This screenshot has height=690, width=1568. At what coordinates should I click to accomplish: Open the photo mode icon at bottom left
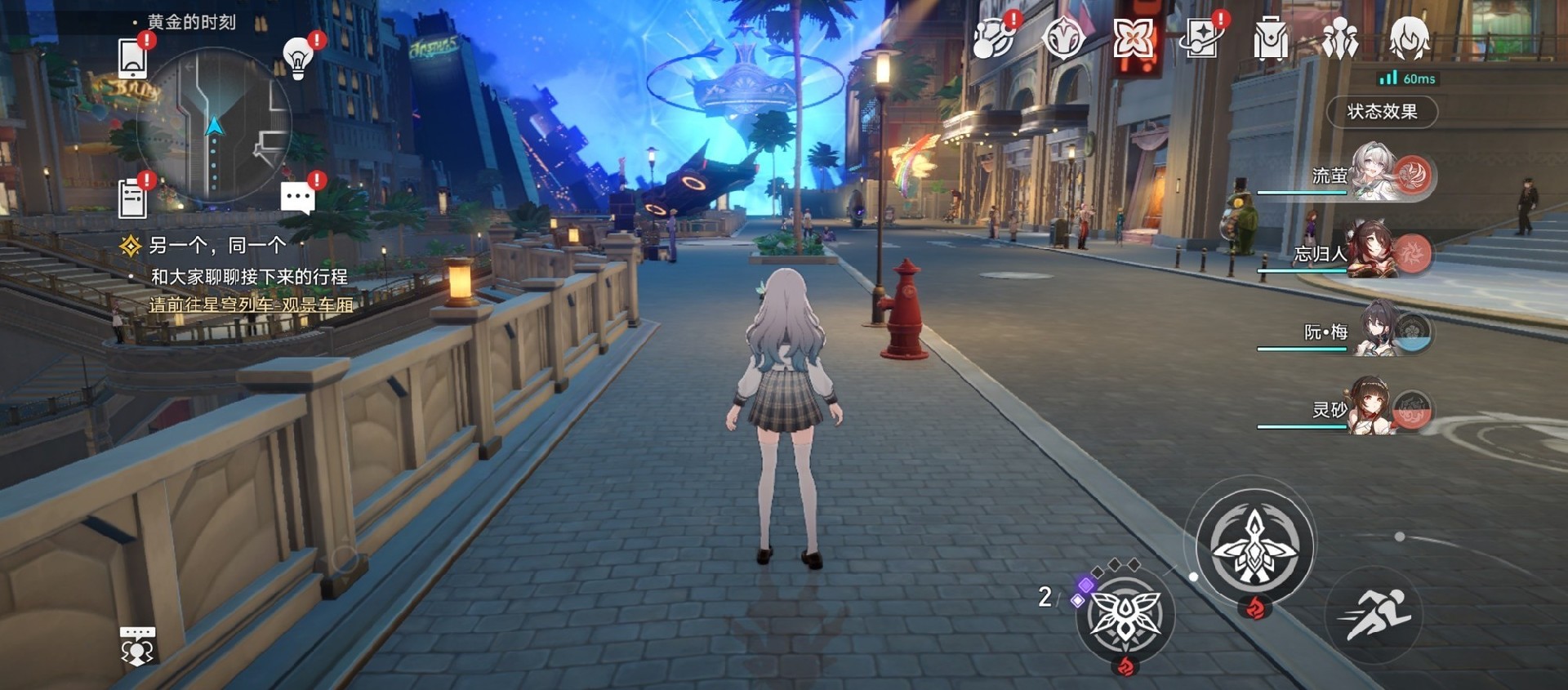pyautogui.click(x=137, y=645)
